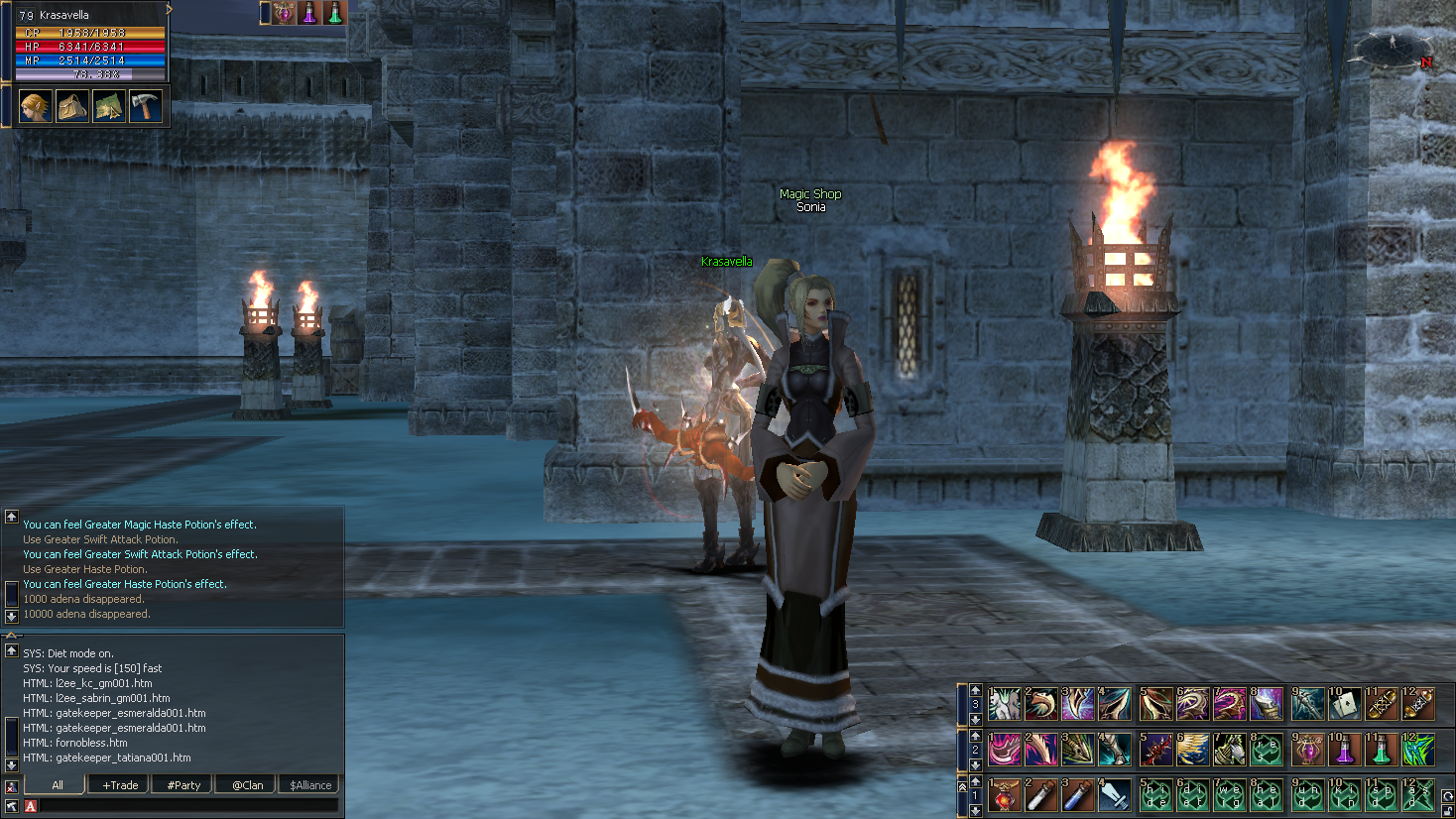The image size is (1456, 819).
Task: Open the inventory bag icon
Action: click(x=71, y=106)
